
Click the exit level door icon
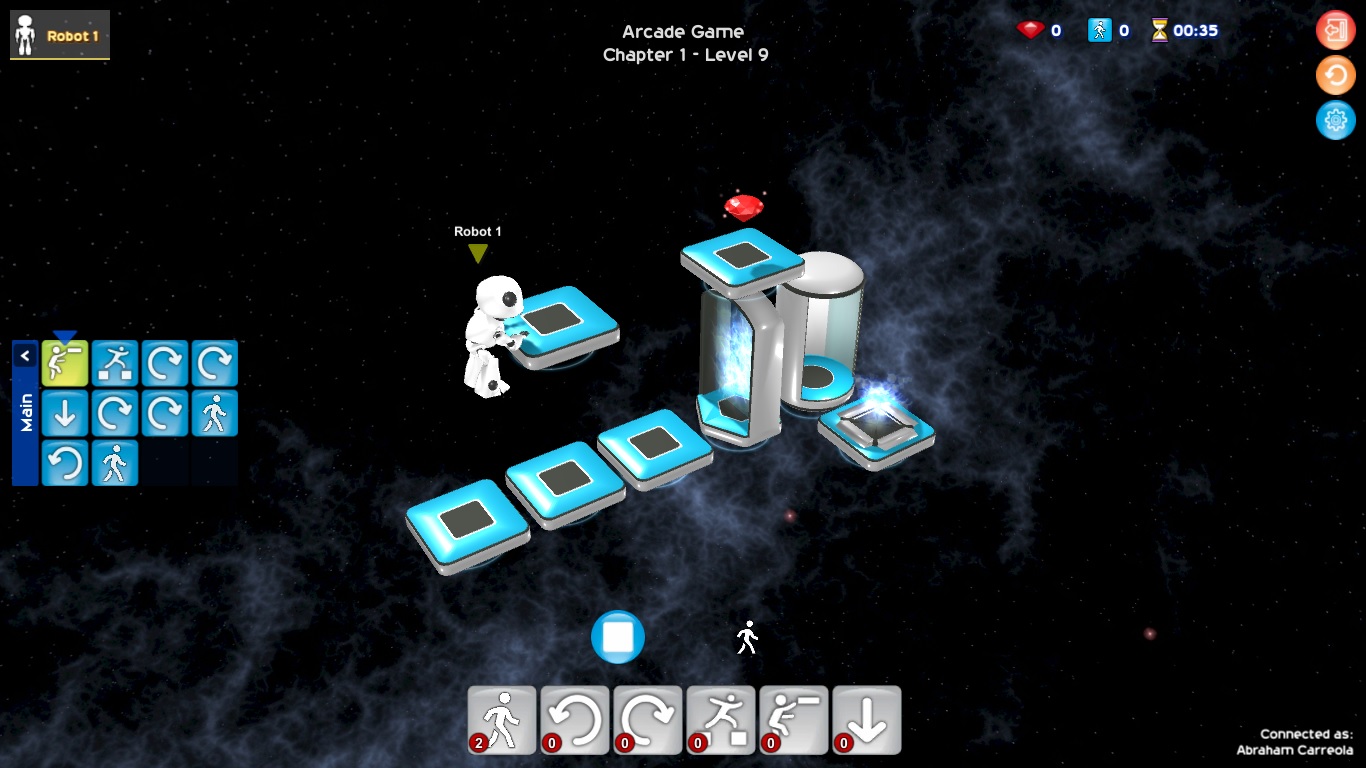point(1336,29)
